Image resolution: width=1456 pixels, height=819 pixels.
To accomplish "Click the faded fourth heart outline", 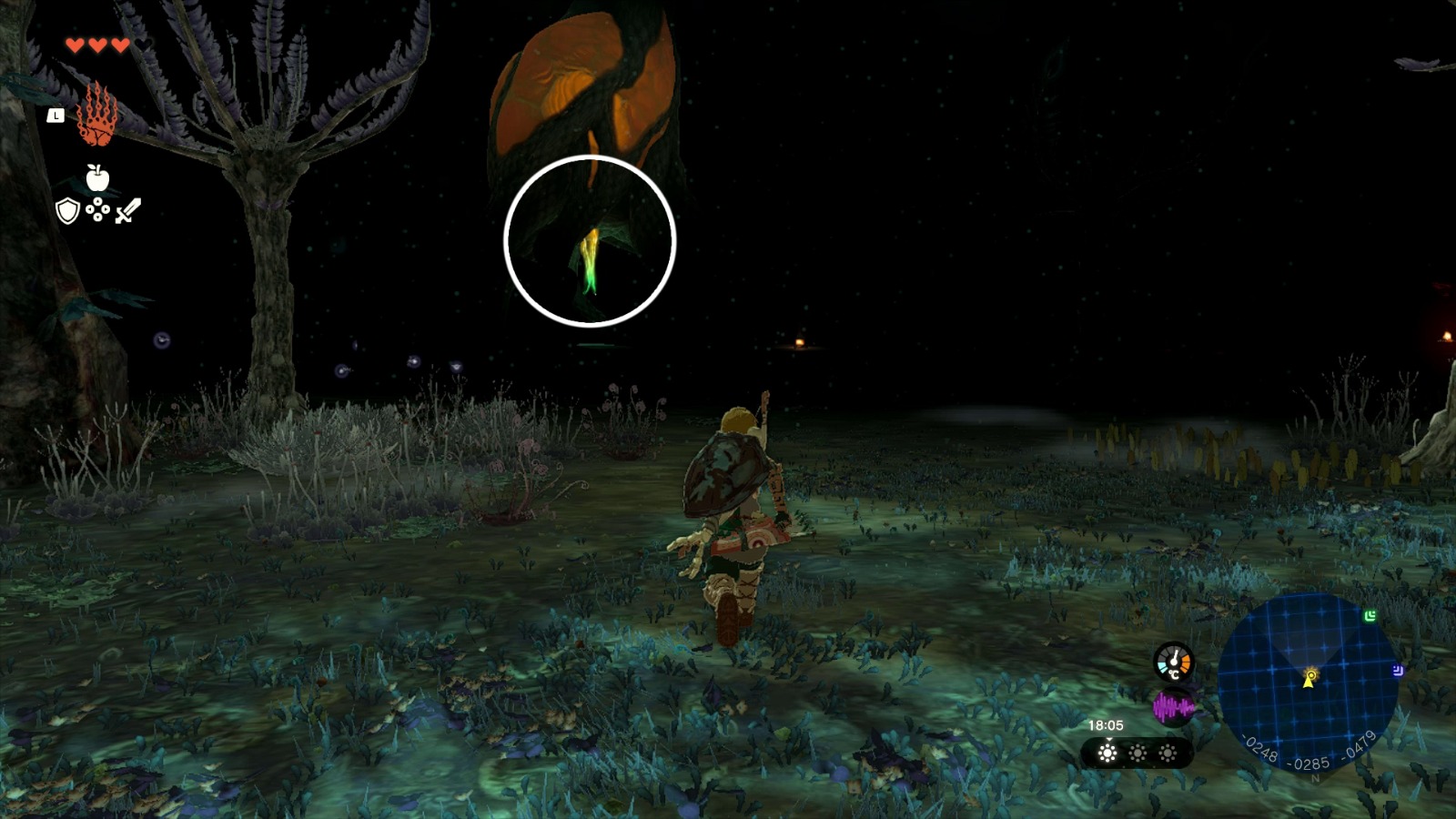I will pyautogui.click(x=145, y=43).
